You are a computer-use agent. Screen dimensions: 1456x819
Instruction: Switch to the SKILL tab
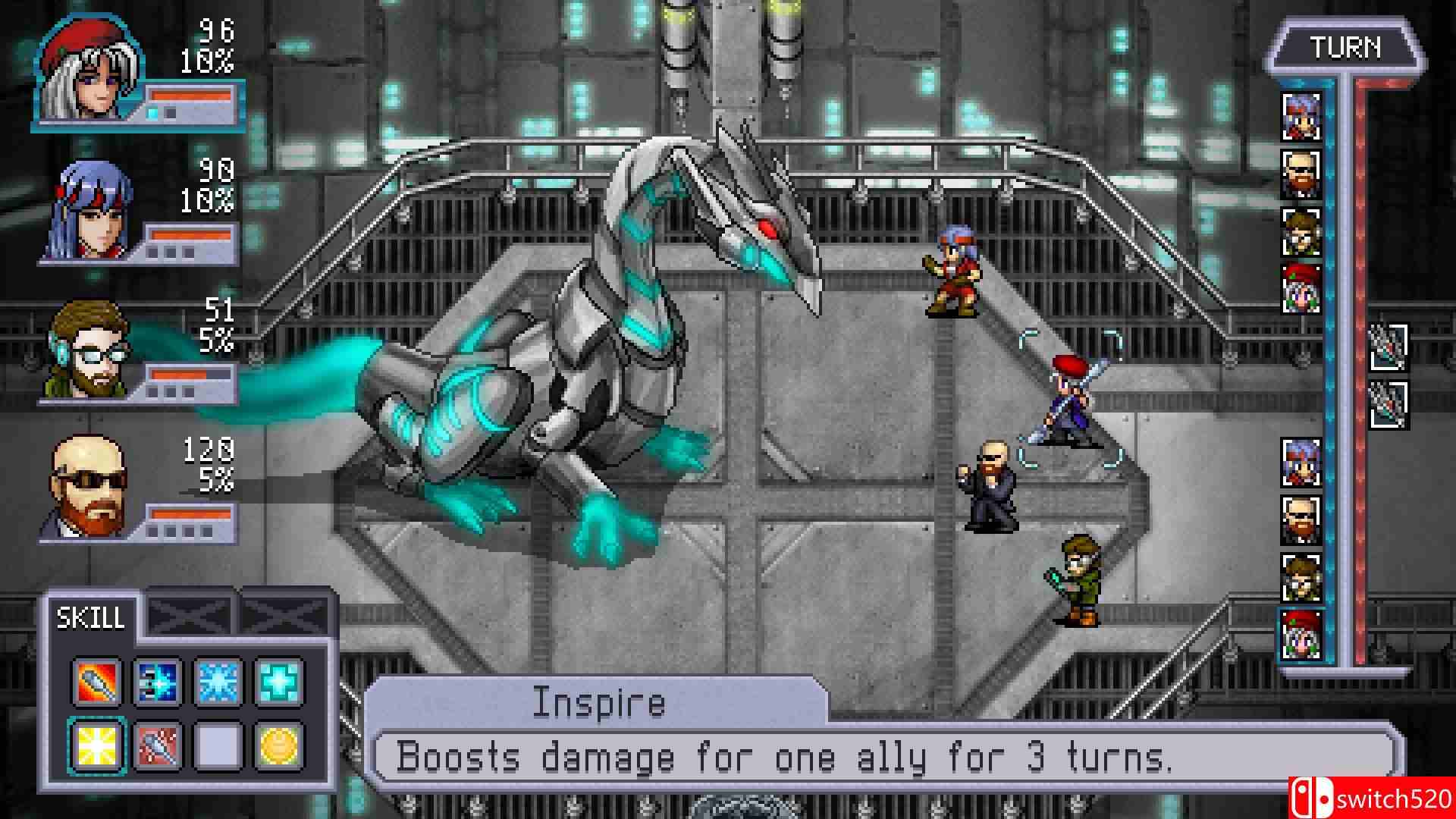click(x=91, y=618)
